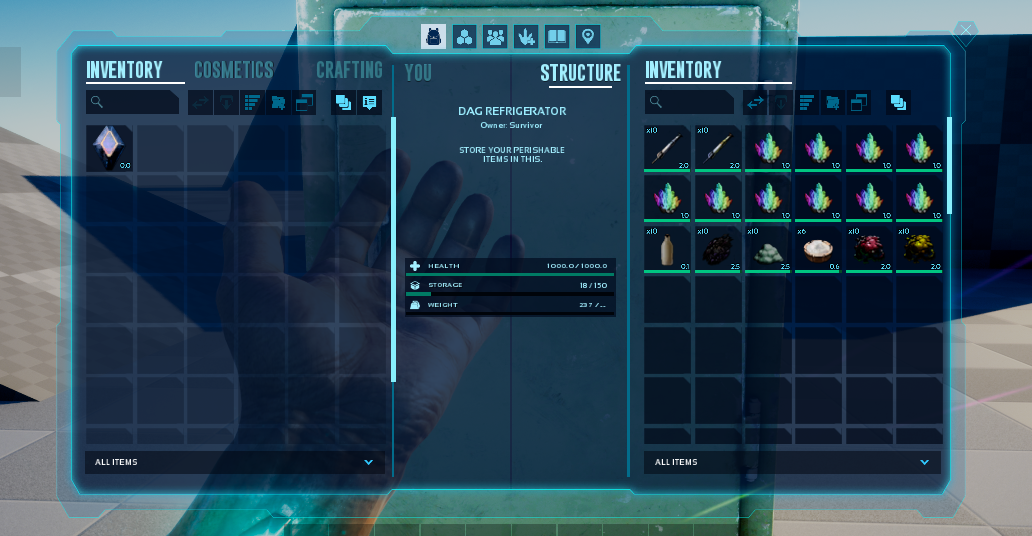
Task: Click the player inventory search field
Action: coord(133,102)
